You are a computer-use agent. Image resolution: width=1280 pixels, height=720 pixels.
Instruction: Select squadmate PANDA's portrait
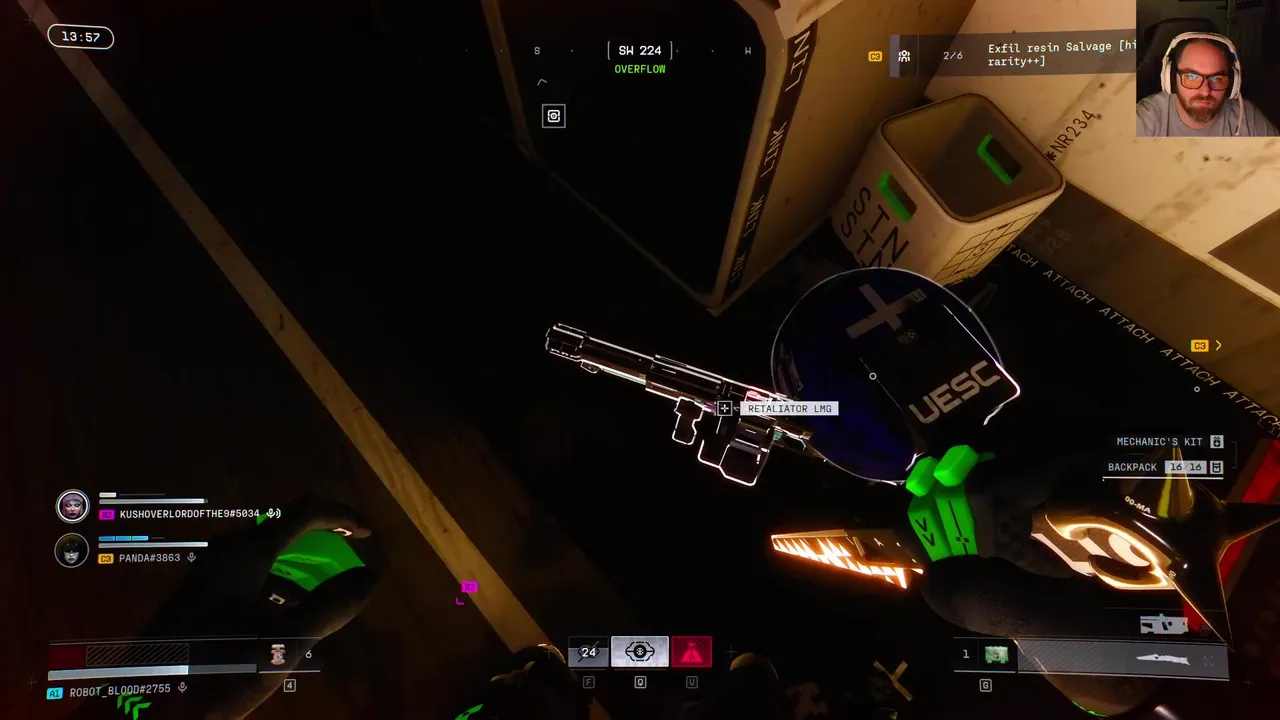click(x=72, y=550)
